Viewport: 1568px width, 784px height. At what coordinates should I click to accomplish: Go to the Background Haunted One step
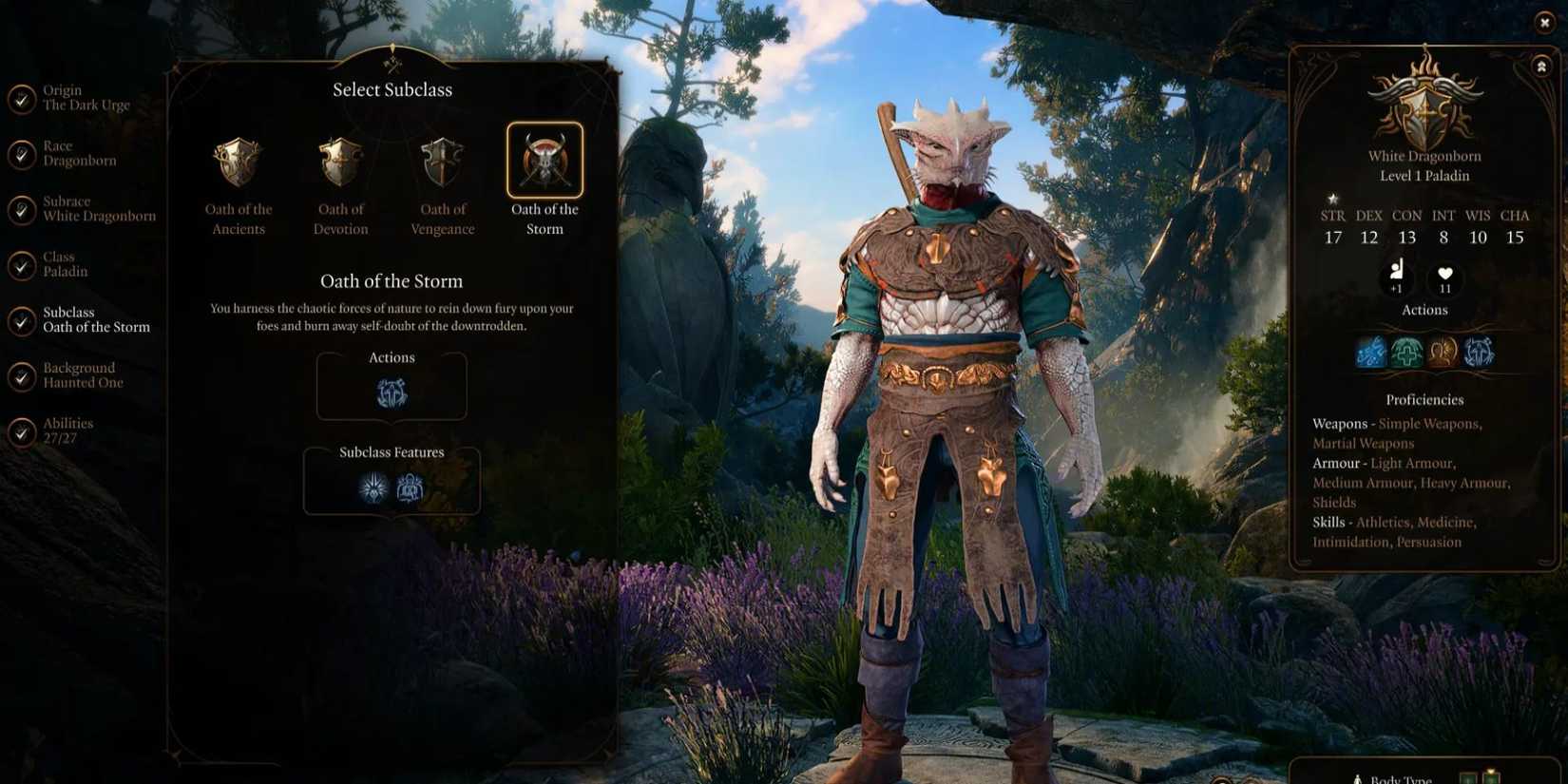point(81,374)
